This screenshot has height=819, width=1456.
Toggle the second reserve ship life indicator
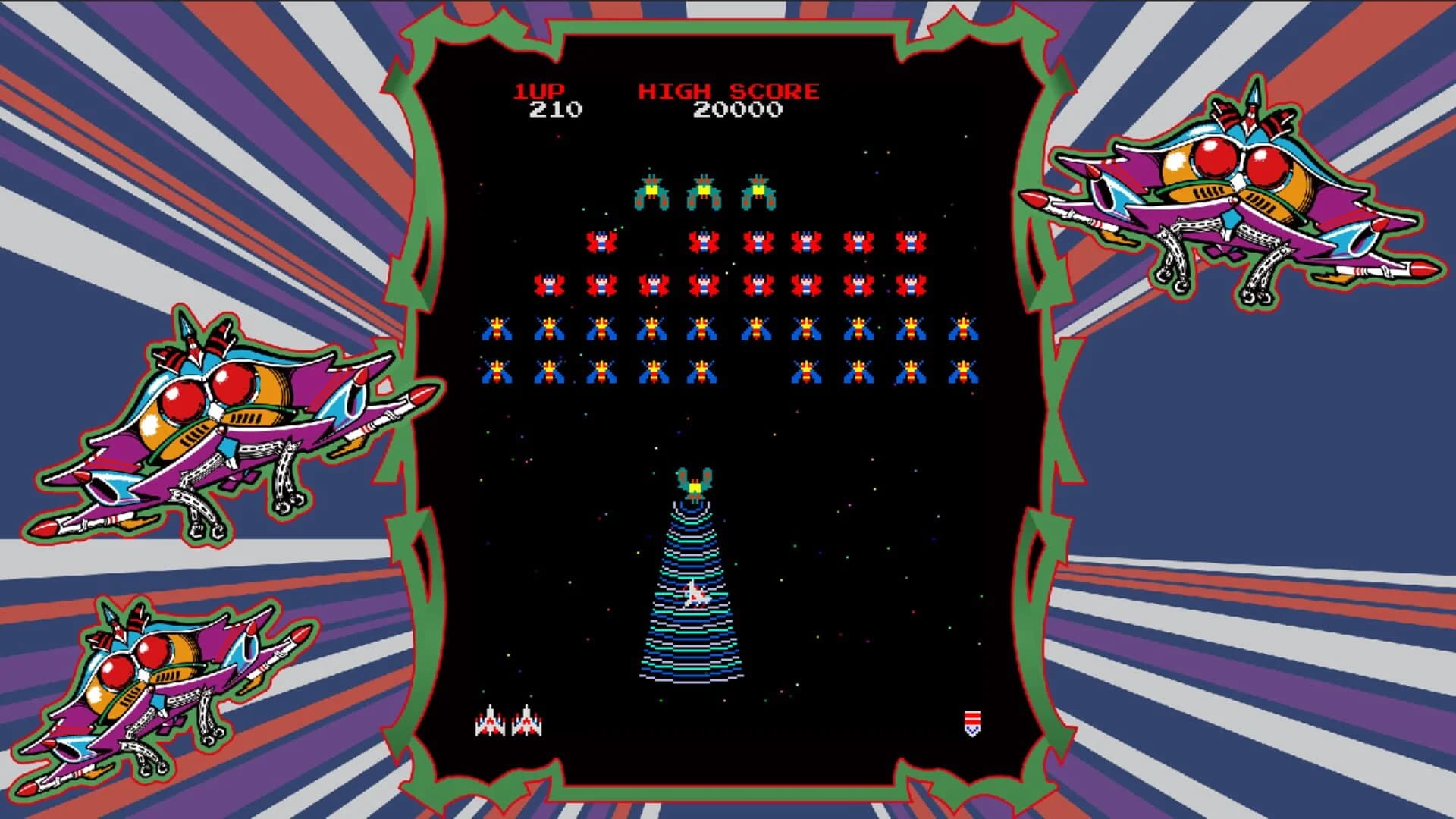pos(528,720)
